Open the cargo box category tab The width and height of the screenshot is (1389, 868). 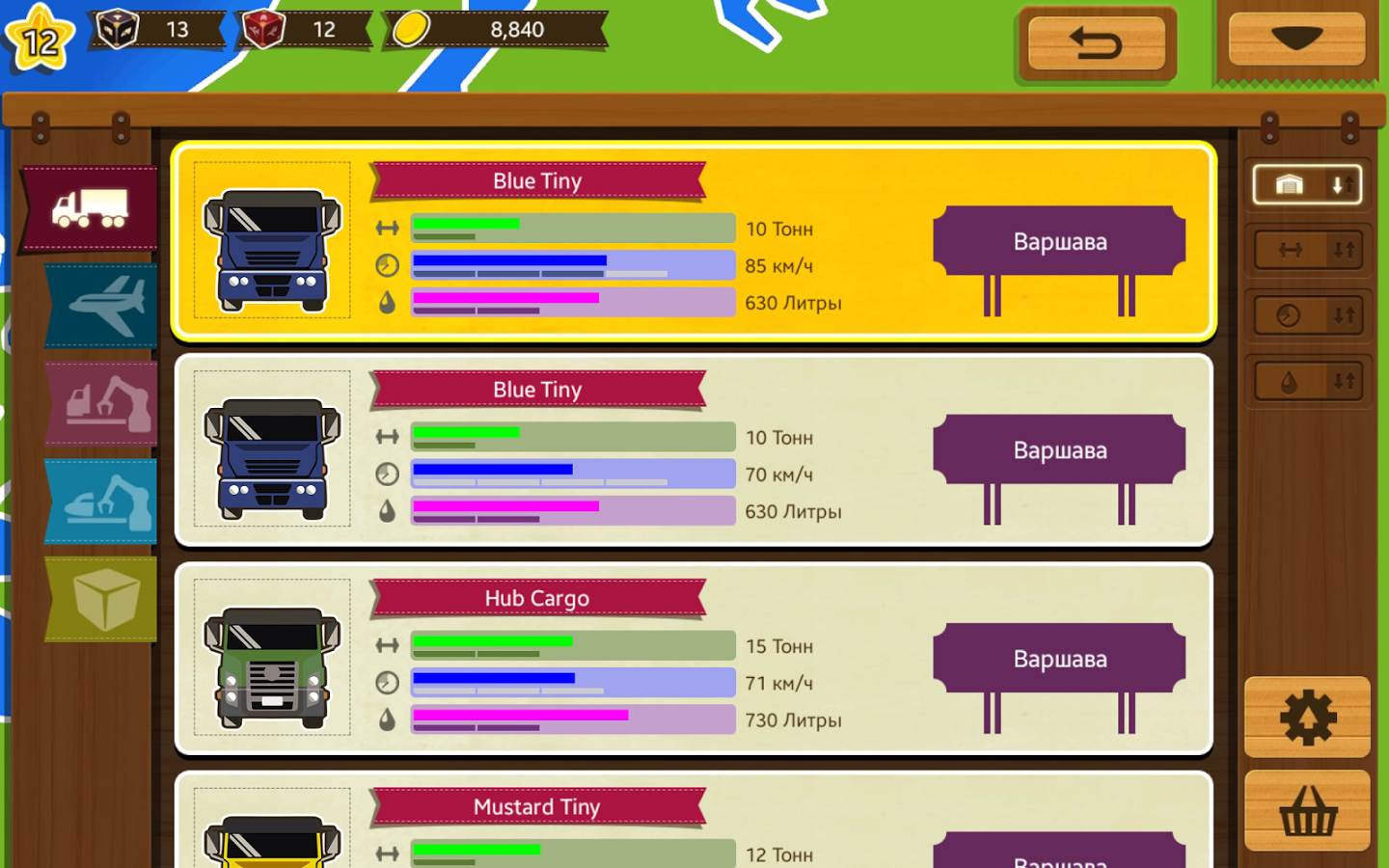coord(103,599)
